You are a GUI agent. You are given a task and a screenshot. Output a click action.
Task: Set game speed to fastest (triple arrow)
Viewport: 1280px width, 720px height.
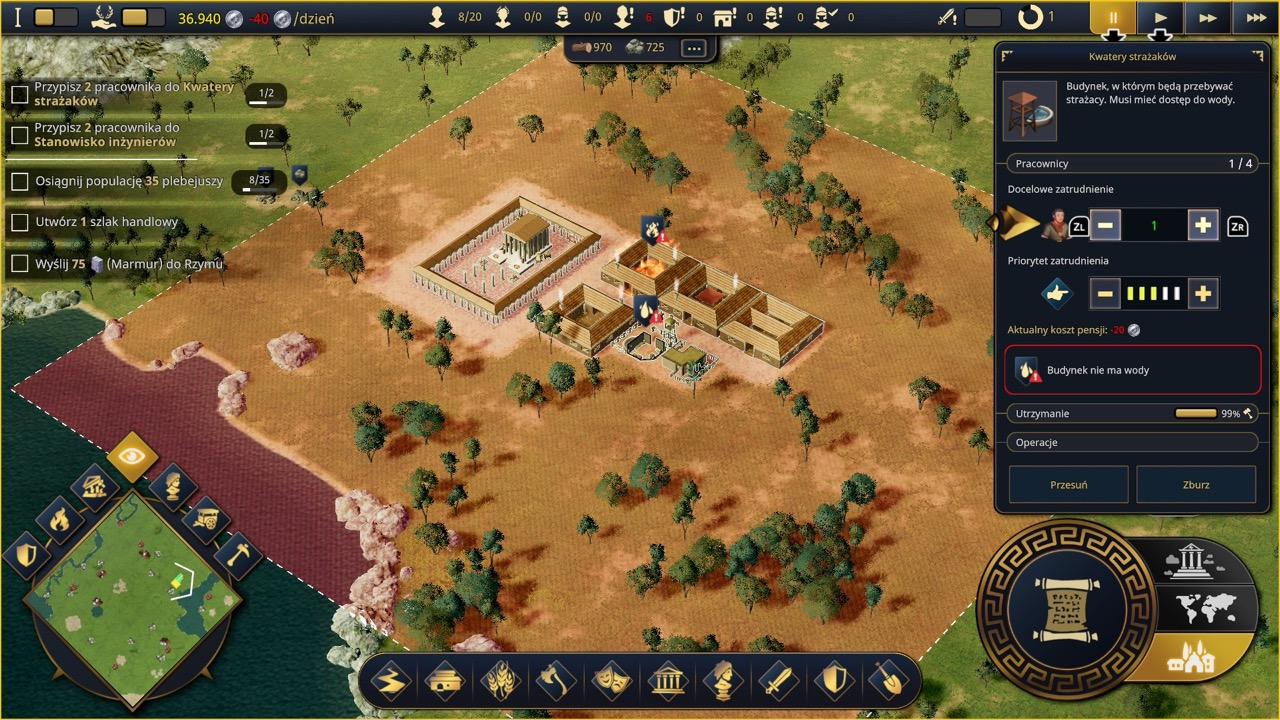click(x=1256, y=18)
